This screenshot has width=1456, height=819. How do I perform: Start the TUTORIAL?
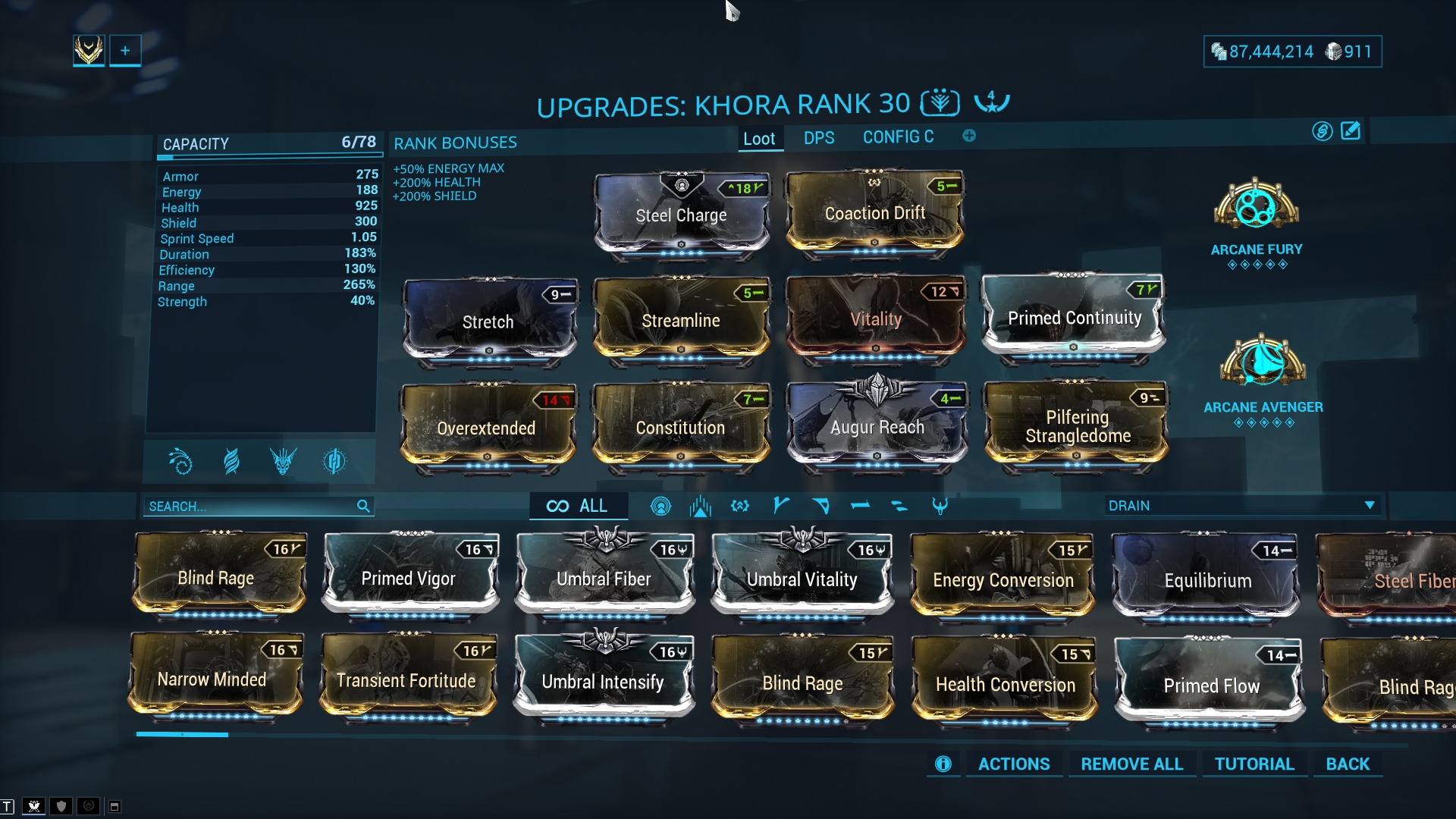pyautogui.click(x=1254, y=764)
